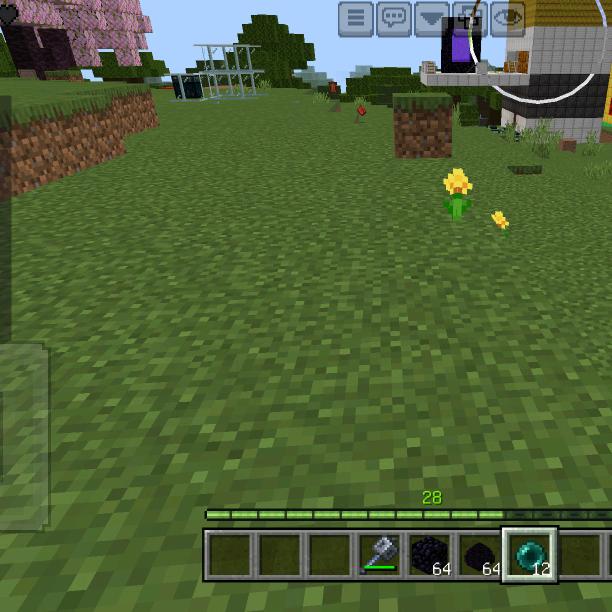Image resolution: width=612 pixels, height=612 pixels.
Task: Select the mace hotbar slot
Action: point(380,554)
